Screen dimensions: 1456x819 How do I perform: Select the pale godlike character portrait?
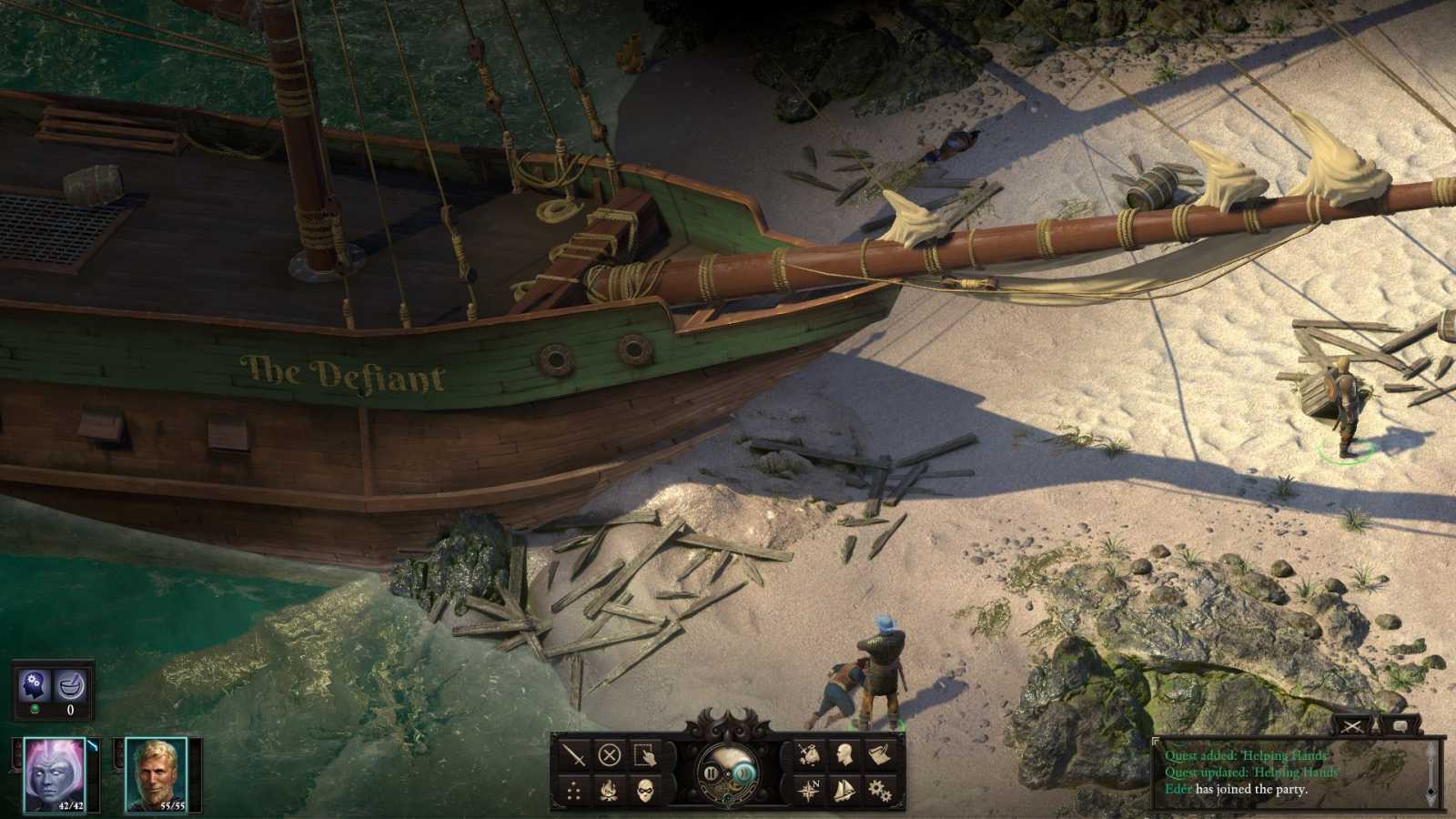pos(54,773)
